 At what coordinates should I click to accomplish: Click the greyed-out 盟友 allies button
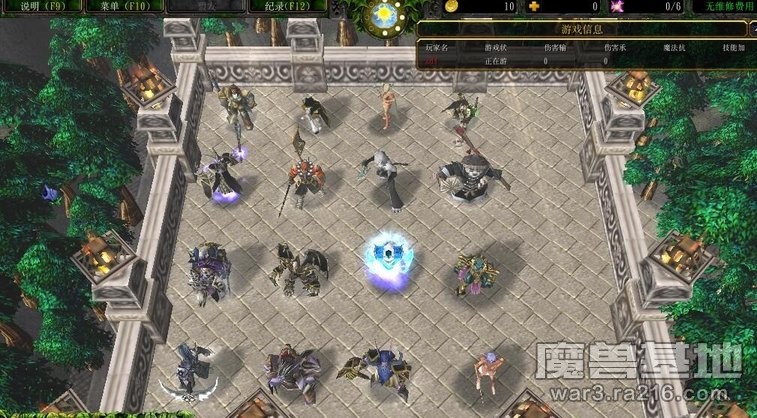(x=200, y=6)
